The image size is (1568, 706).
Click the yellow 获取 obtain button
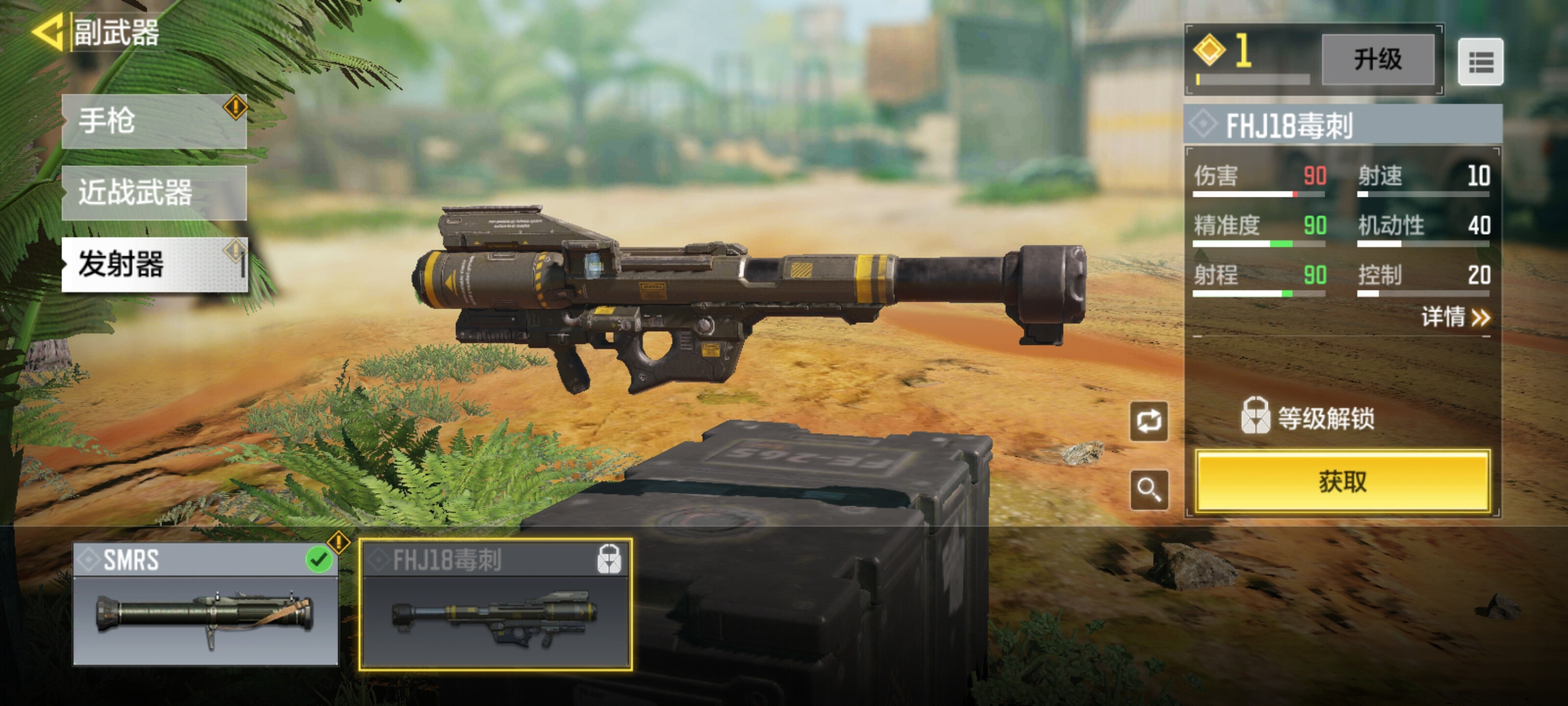(x=1343, y=482)
